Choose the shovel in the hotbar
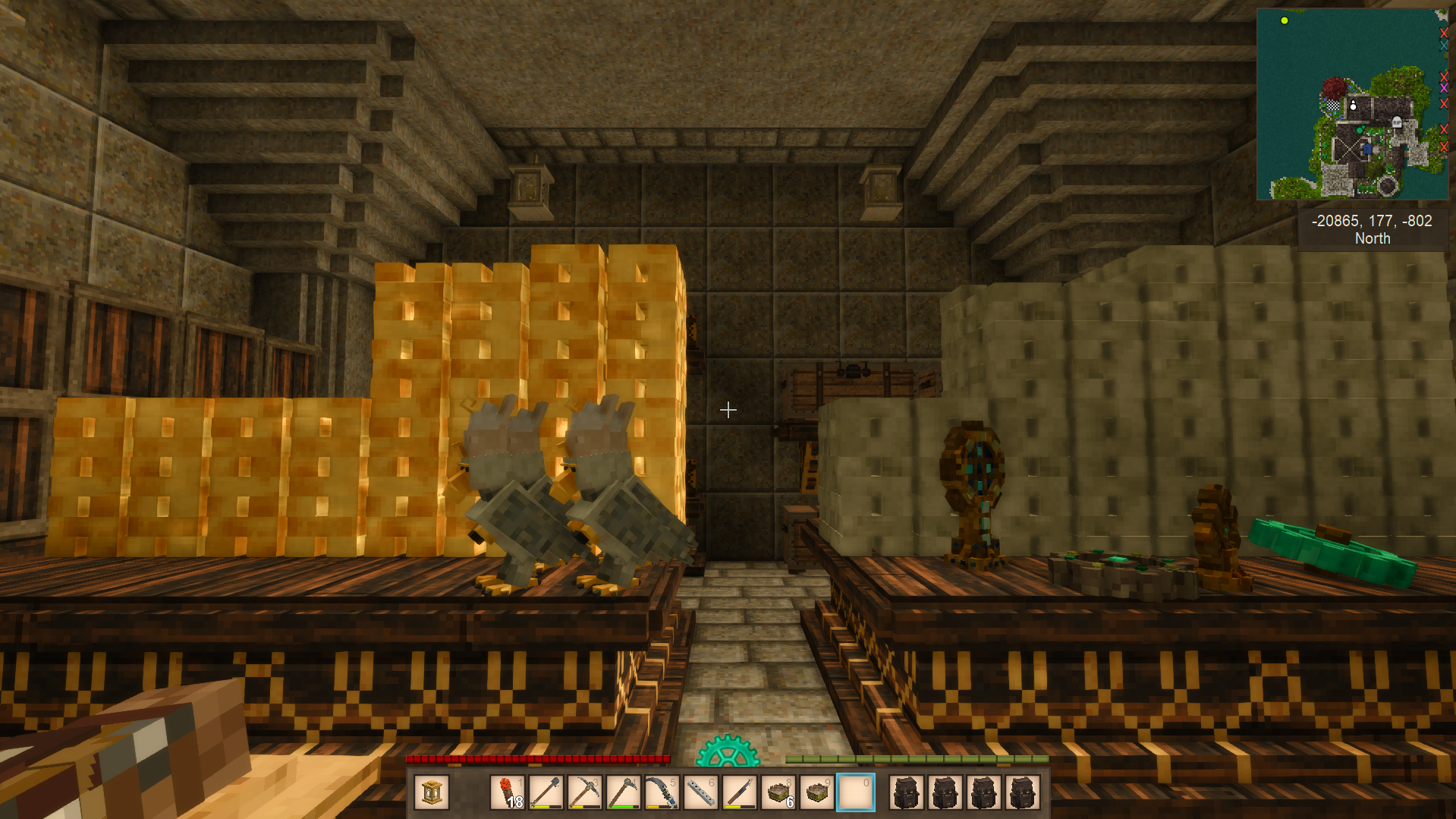 [x=546, y=793]
